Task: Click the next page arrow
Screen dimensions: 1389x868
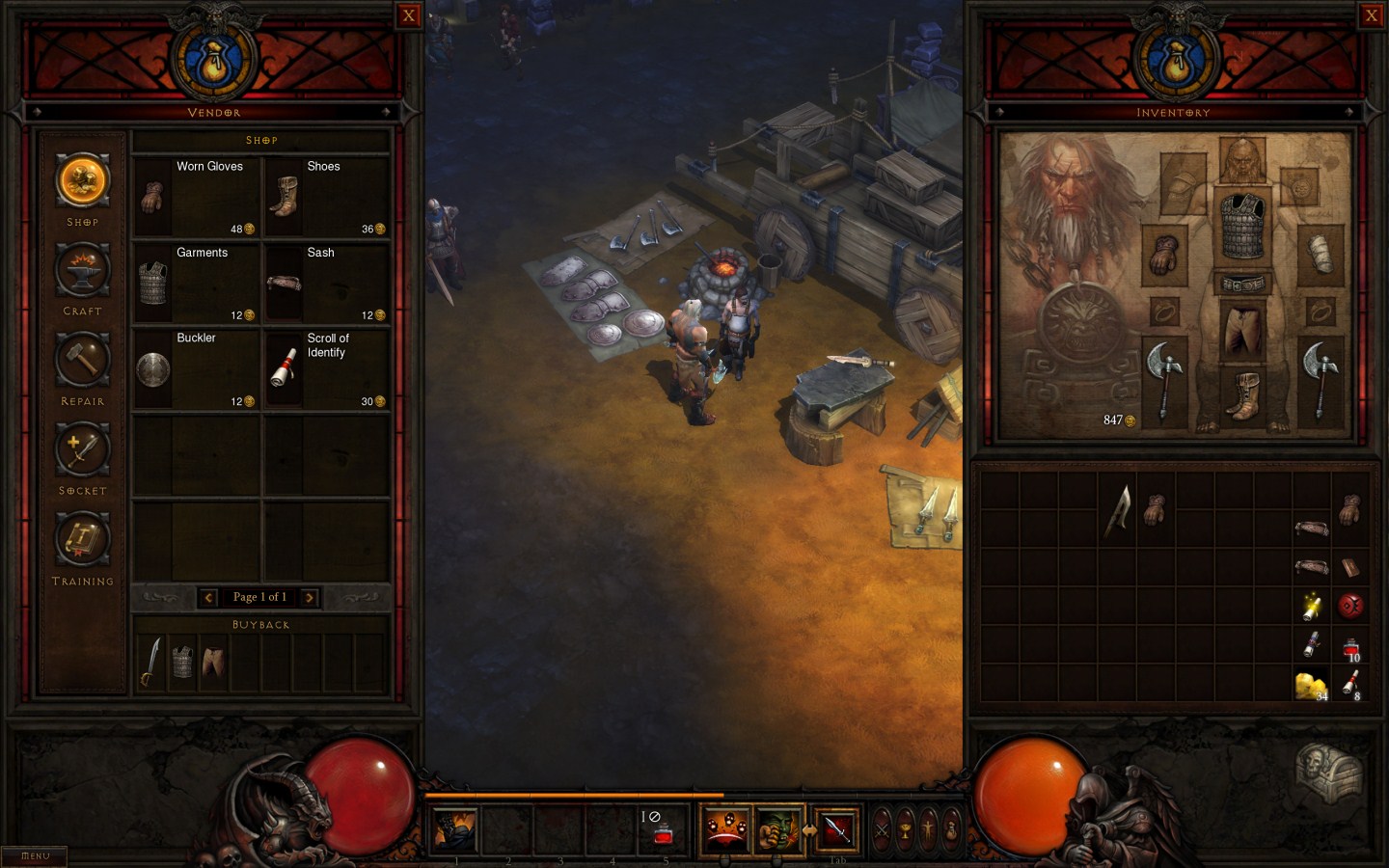Action: coord(309,597)
